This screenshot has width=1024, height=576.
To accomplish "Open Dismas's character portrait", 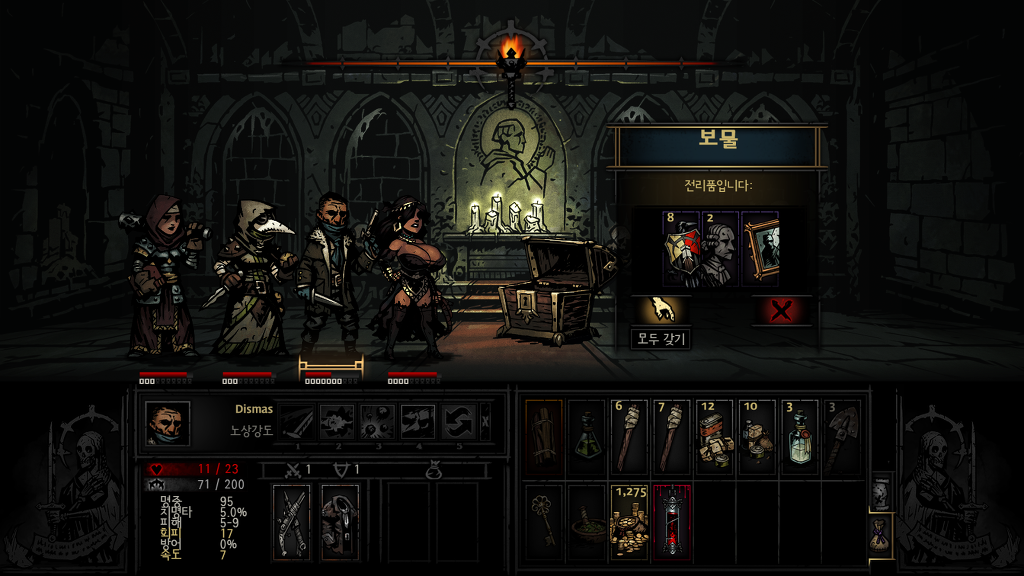I will tap(167, 422).
